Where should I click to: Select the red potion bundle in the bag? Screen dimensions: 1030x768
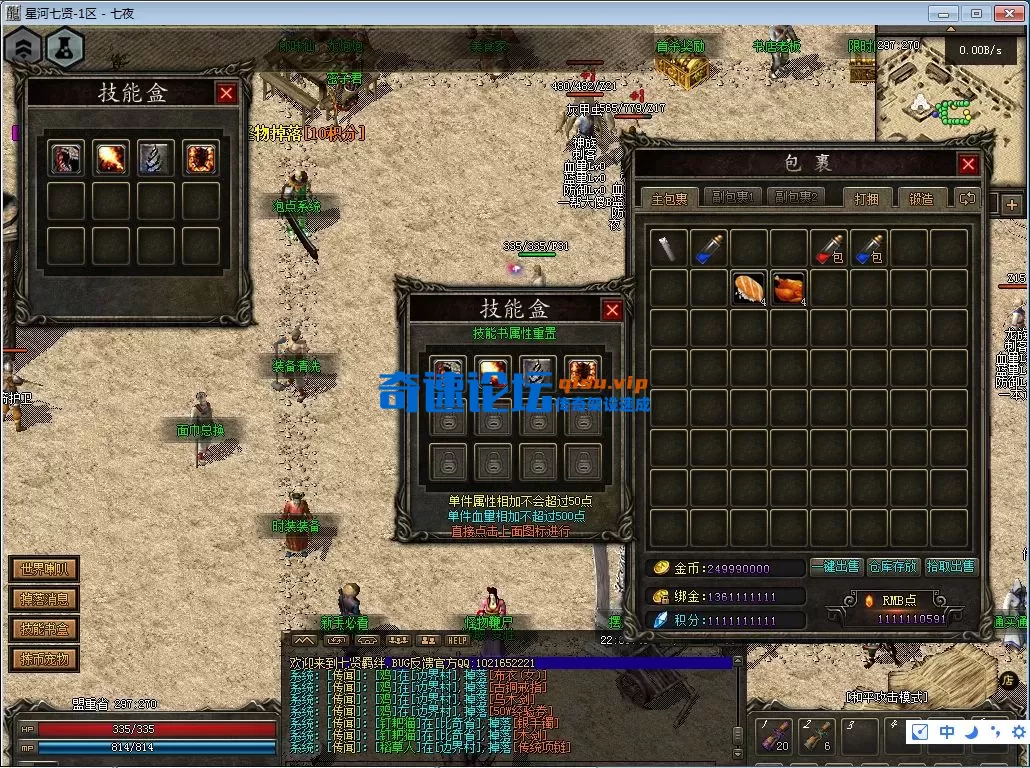click(828, 248)
